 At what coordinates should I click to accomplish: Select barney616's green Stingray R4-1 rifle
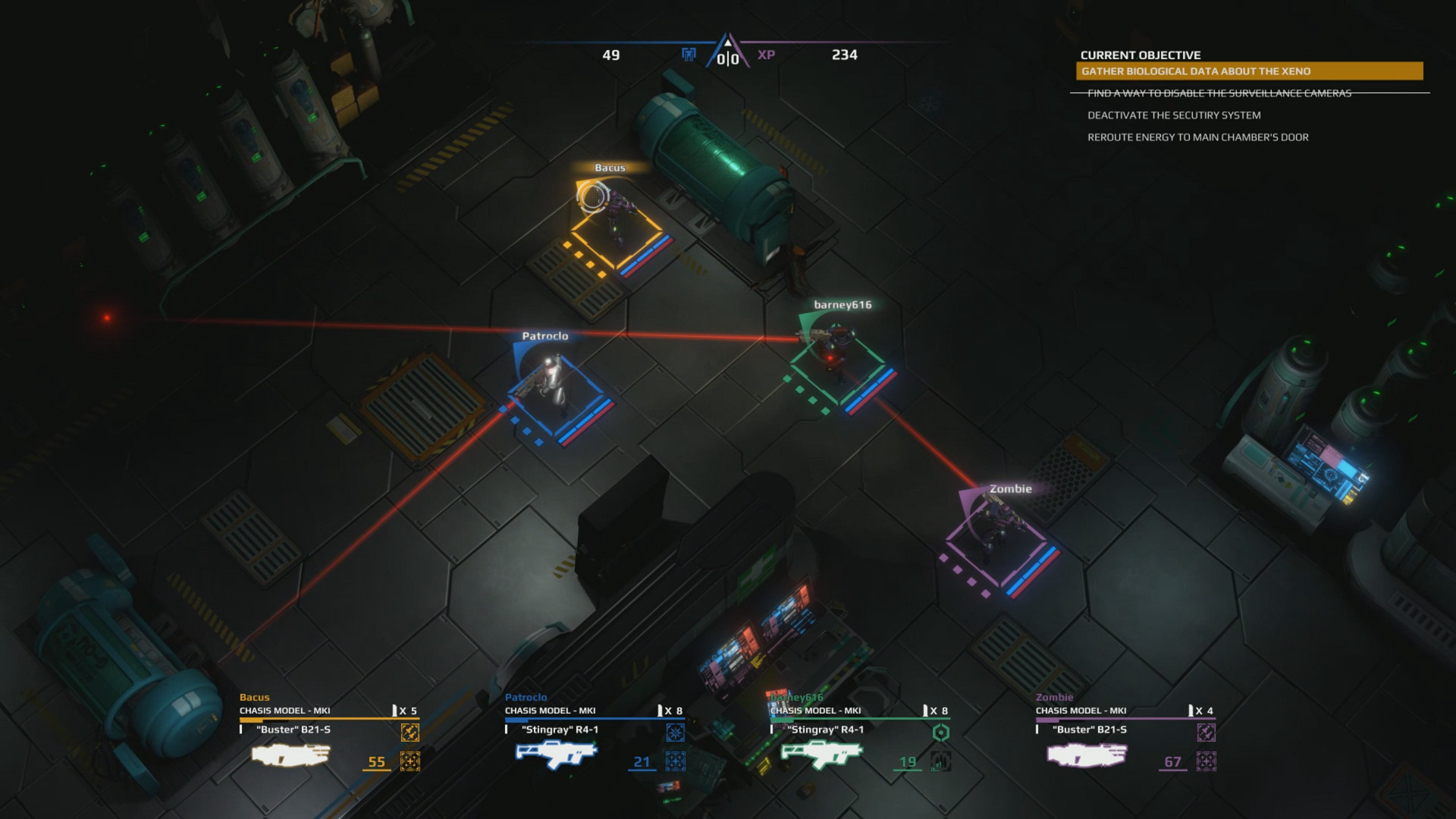(x=821, y=754)
